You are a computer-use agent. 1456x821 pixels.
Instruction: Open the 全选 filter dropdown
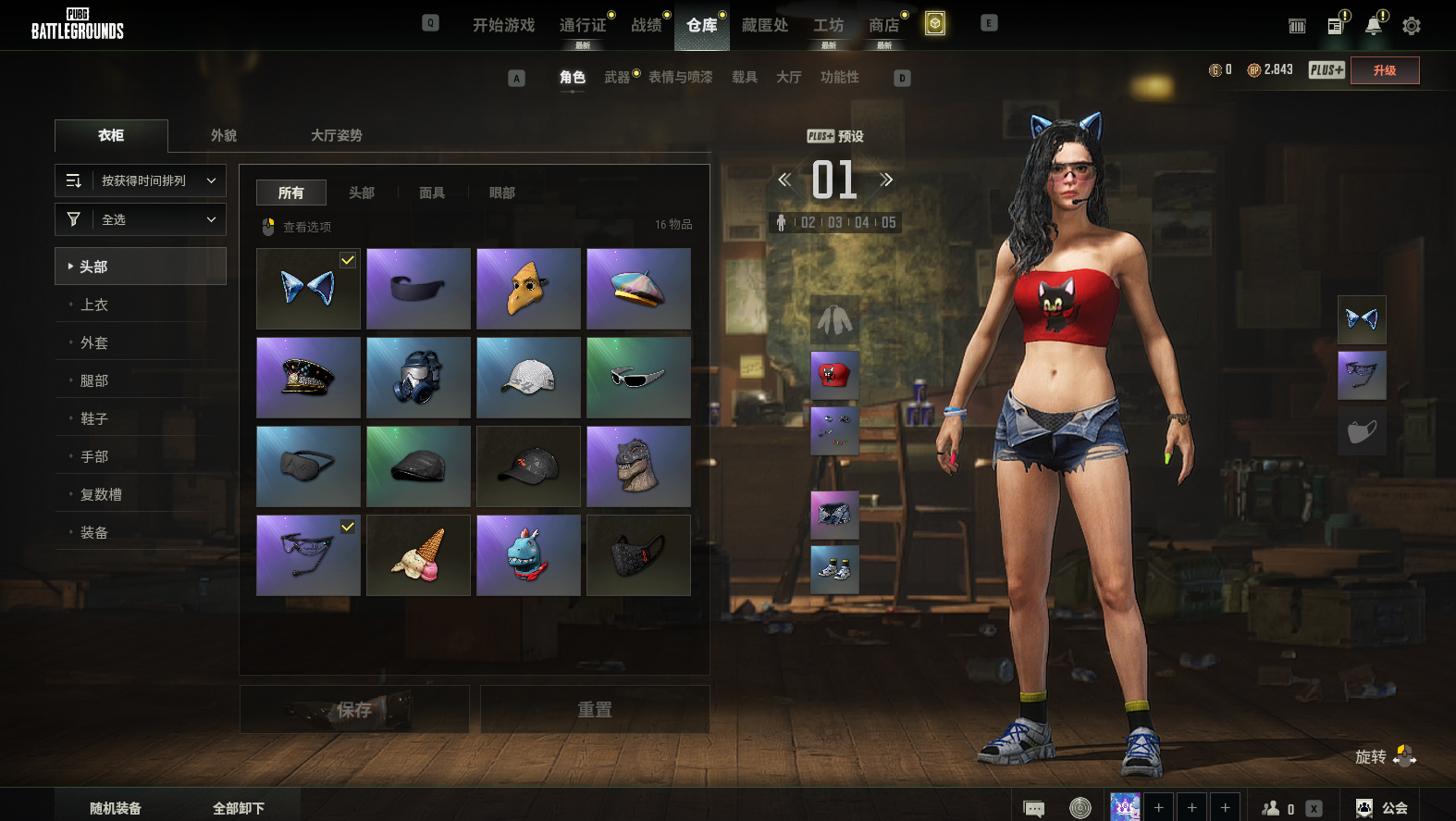pos(141,219)
